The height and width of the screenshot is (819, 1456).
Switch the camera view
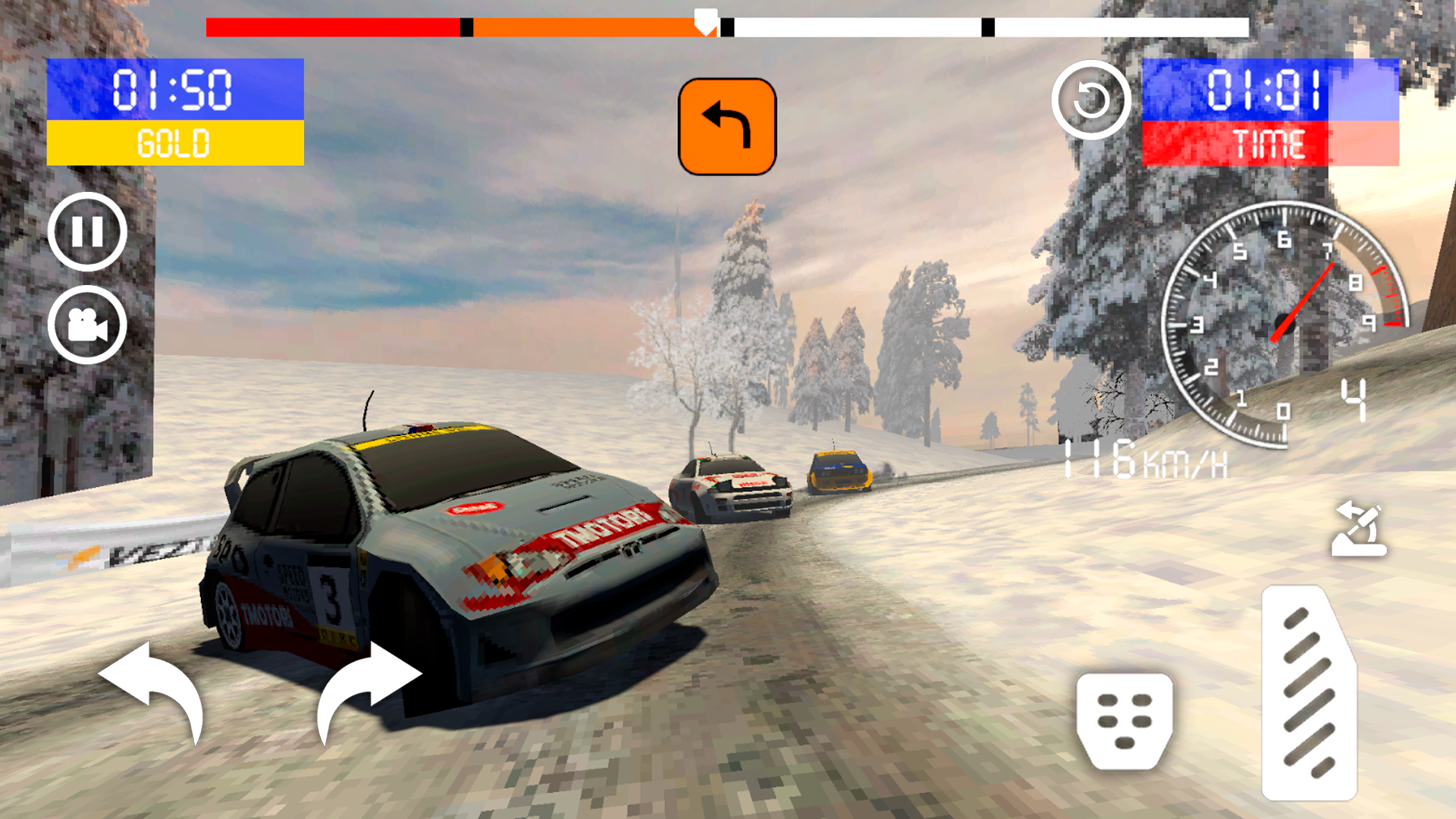[x=86, y=325]
